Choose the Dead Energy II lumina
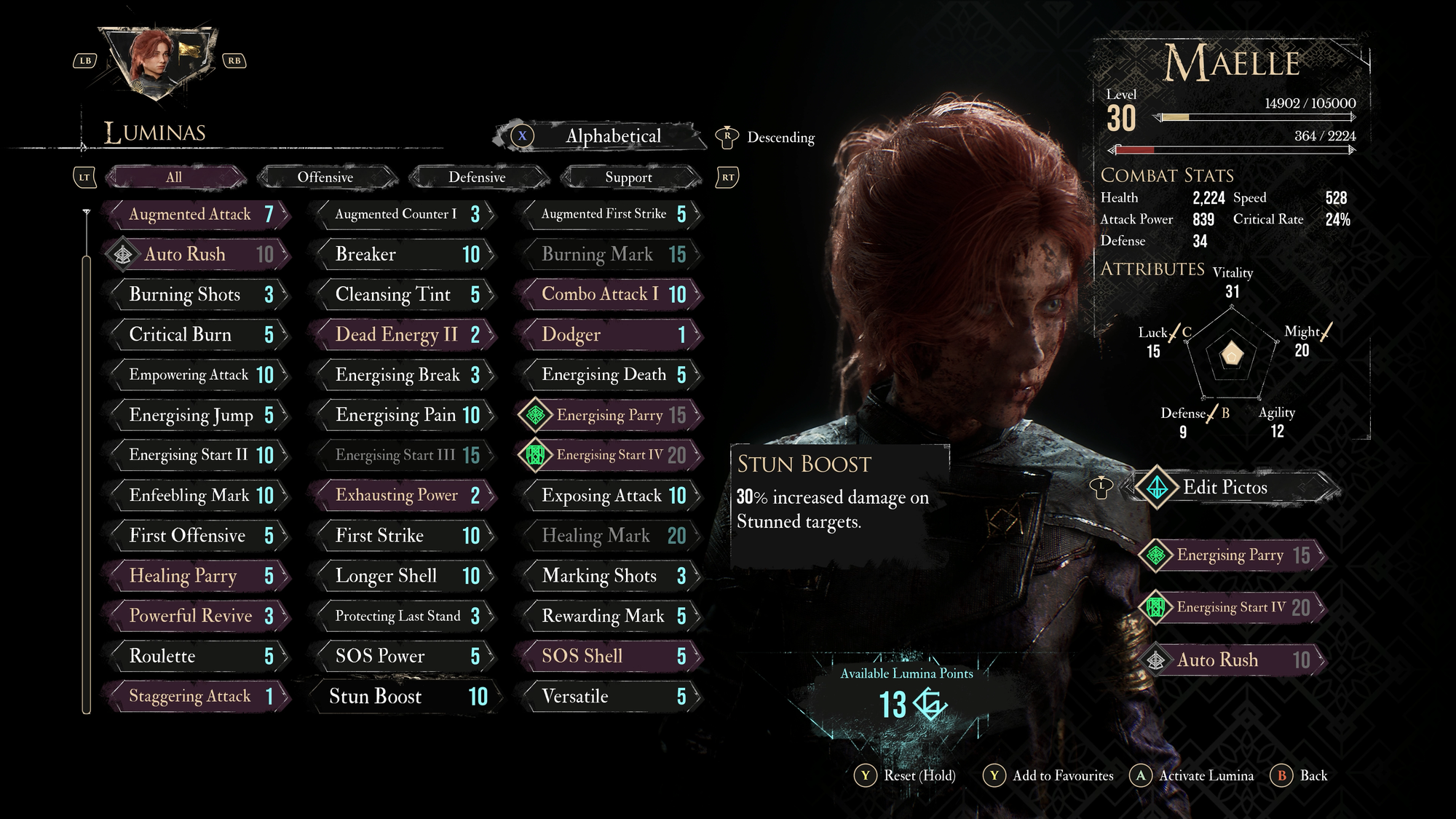 click(x=405, y=334)
